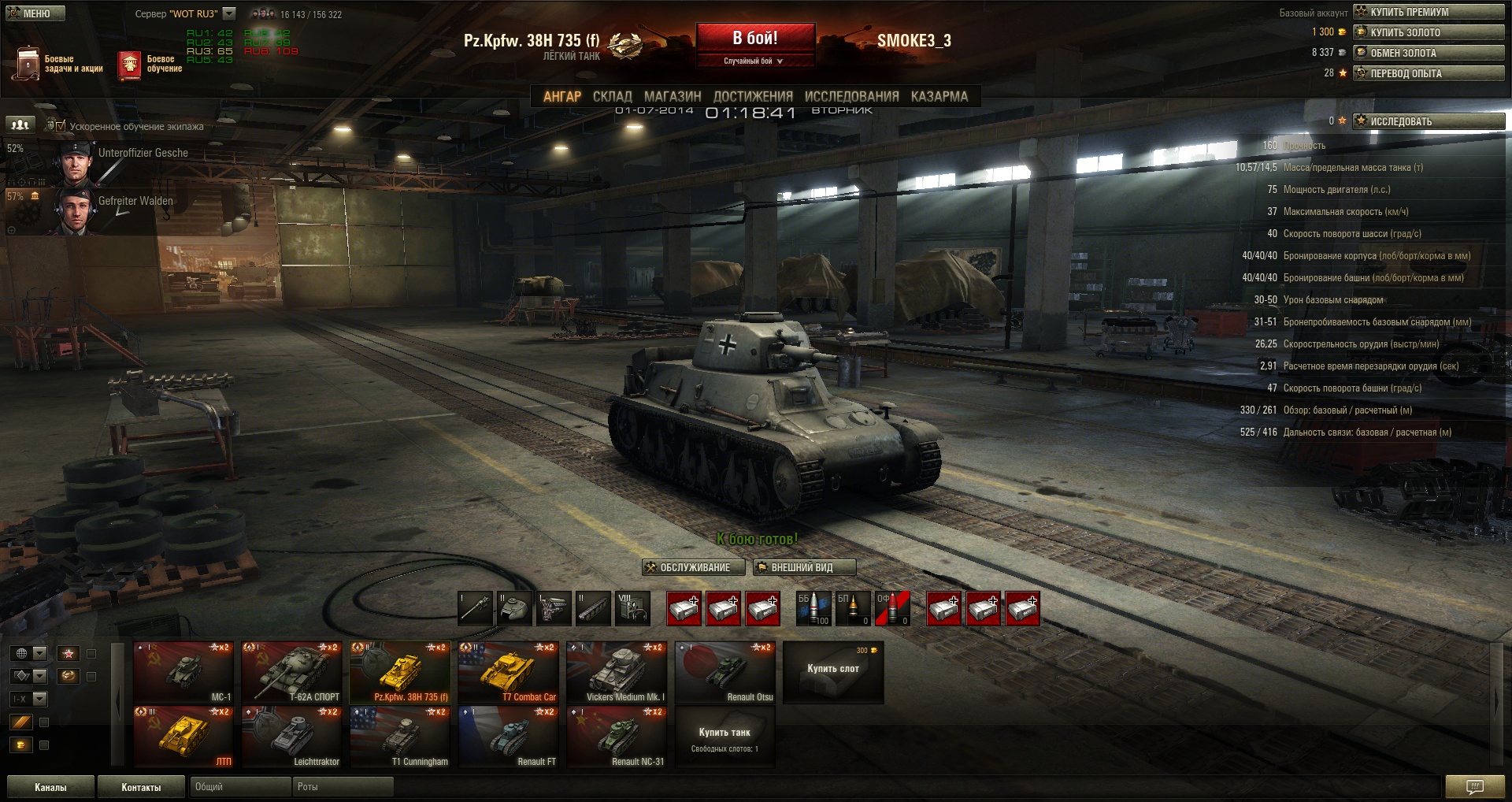Image resolution: width=1512 pixels, height=802 pixels.
Task: Expand the battle type dropdown Случайный бой
Action: 754,61
